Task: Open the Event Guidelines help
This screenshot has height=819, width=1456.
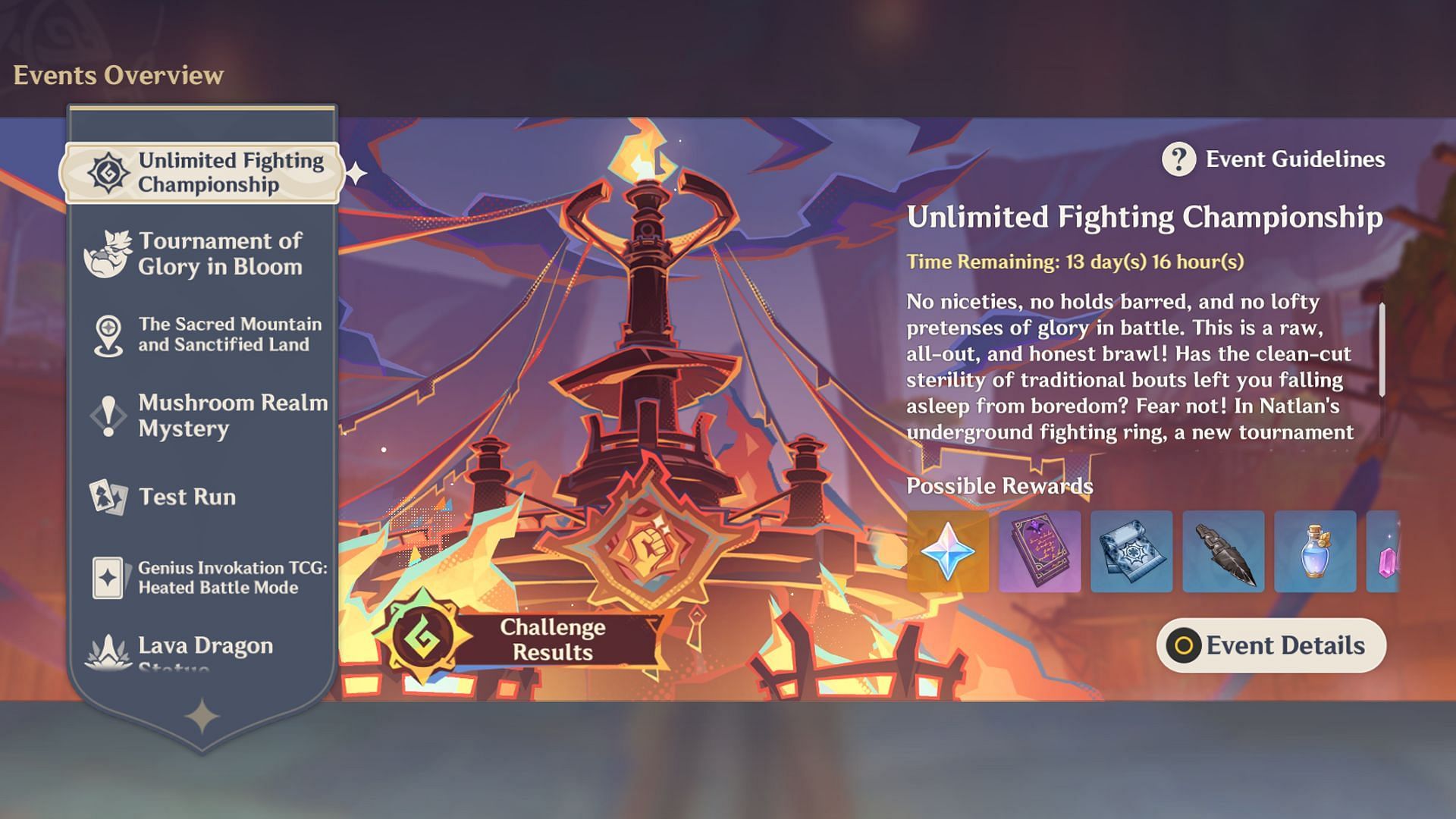Action: point(1274,159)
